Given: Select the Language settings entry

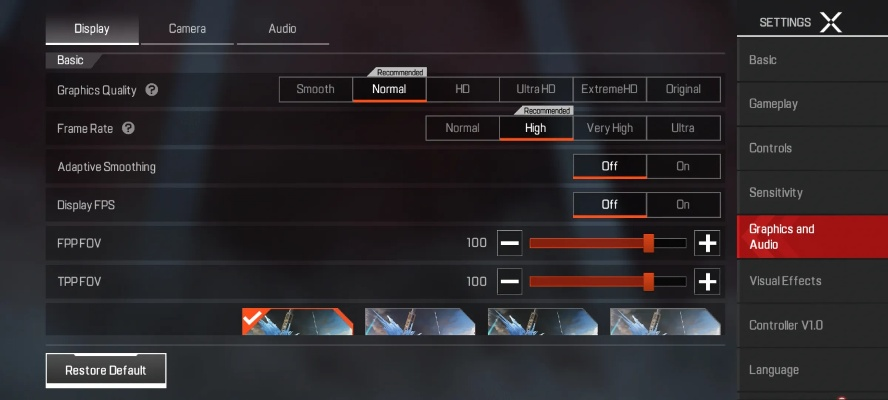Looking at the screenshot, I should 812,370.
